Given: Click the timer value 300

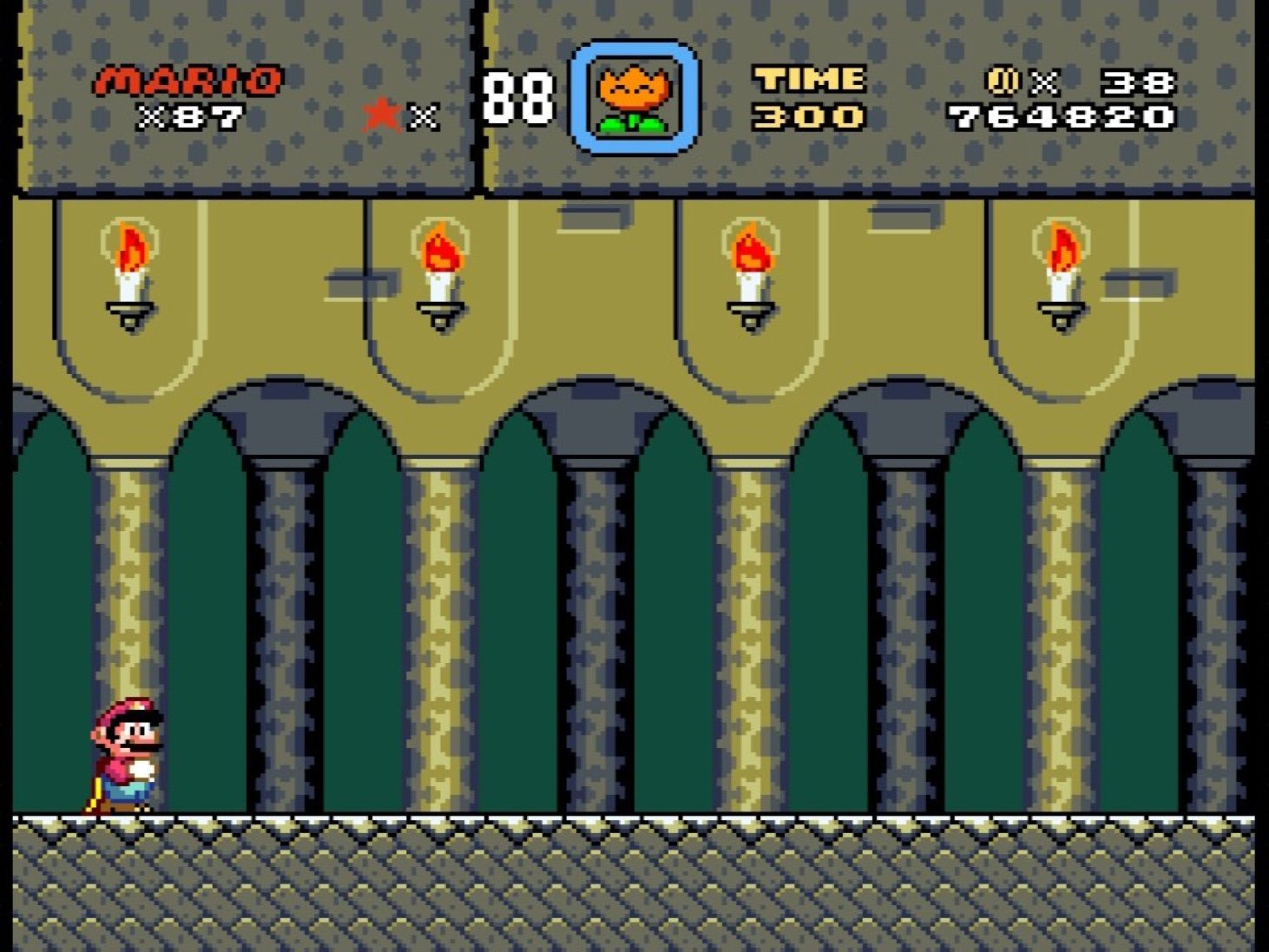Looking at the screenshot, I should [807, 115].
